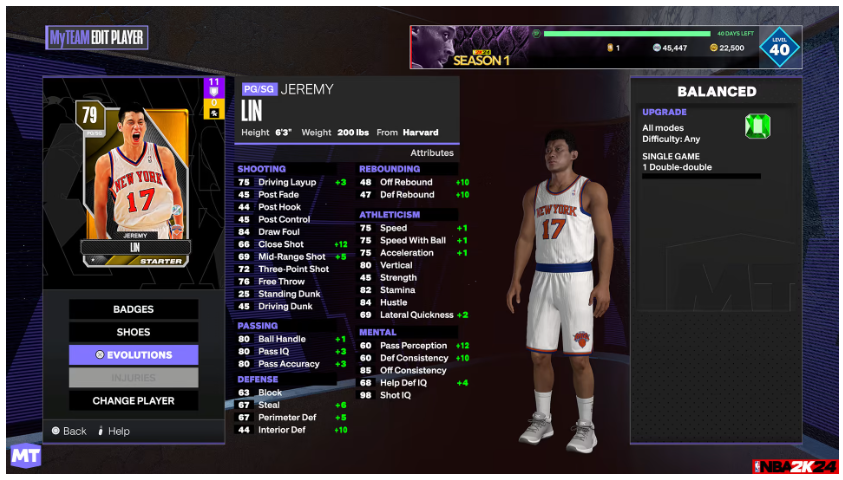Select the Shoes option

133,332
